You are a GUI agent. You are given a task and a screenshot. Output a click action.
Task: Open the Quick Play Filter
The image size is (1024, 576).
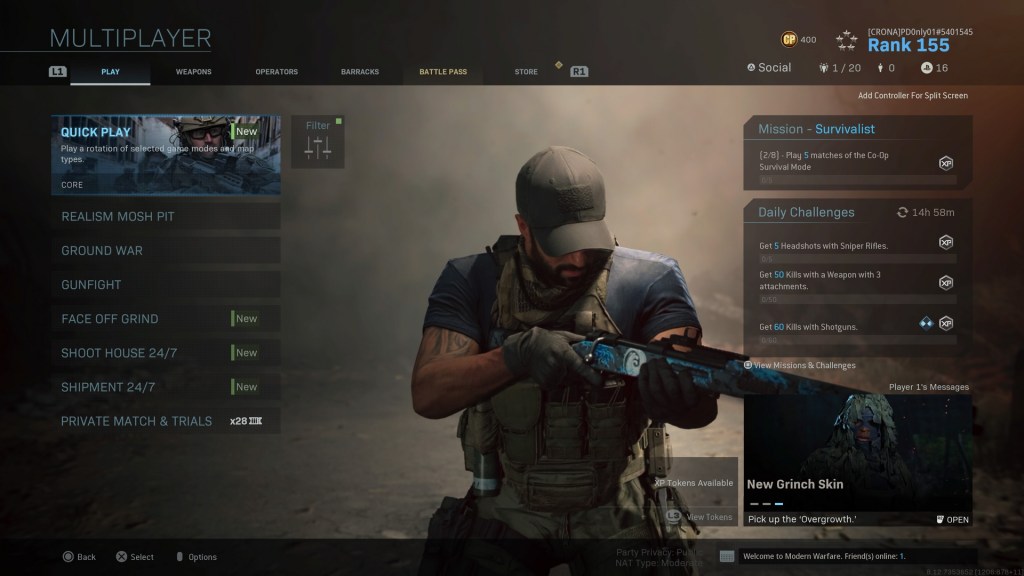318,142
